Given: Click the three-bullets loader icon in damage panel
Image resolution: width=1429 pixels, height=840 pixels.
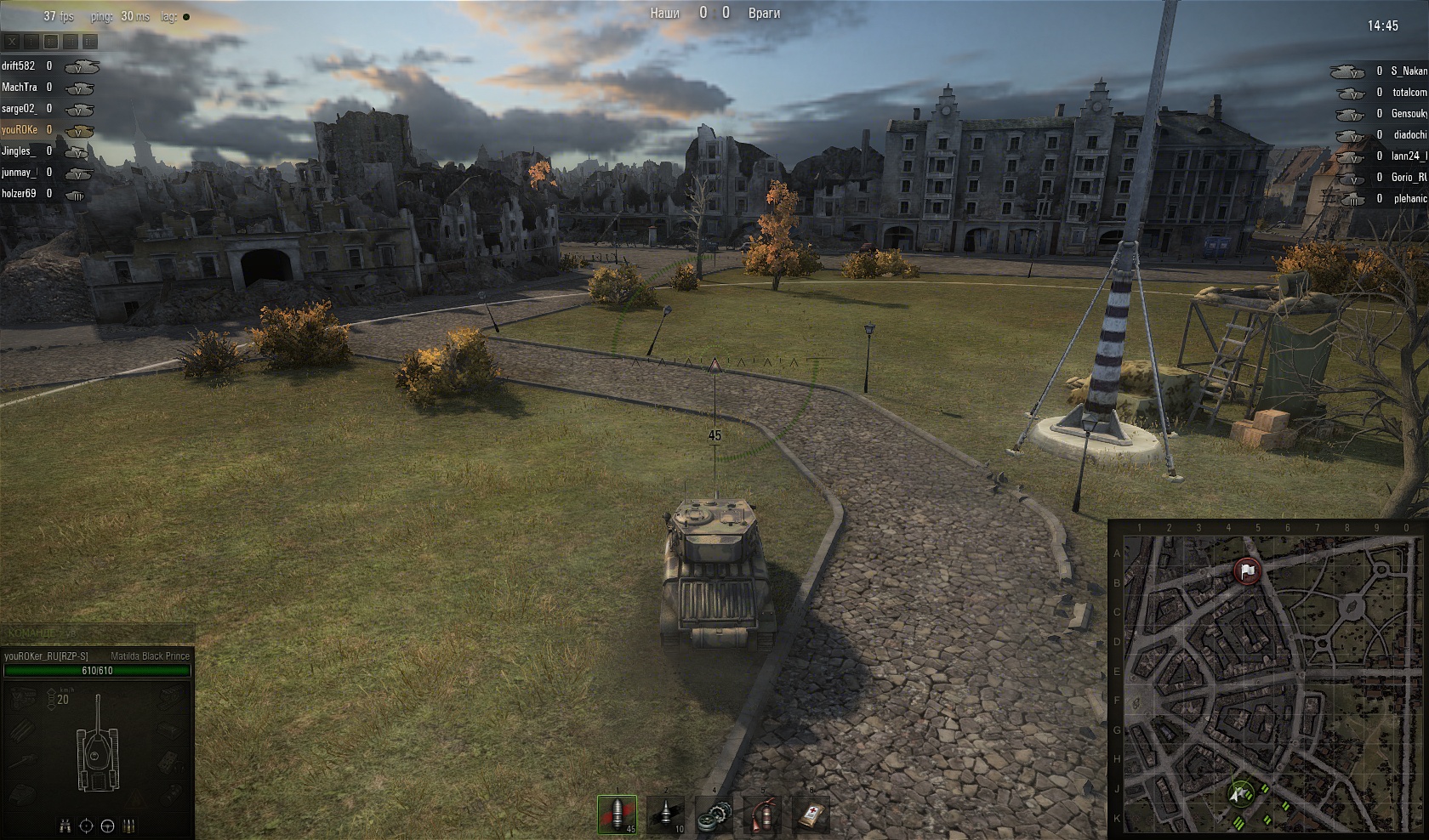Looking at the screenshot, I should 128,826.
